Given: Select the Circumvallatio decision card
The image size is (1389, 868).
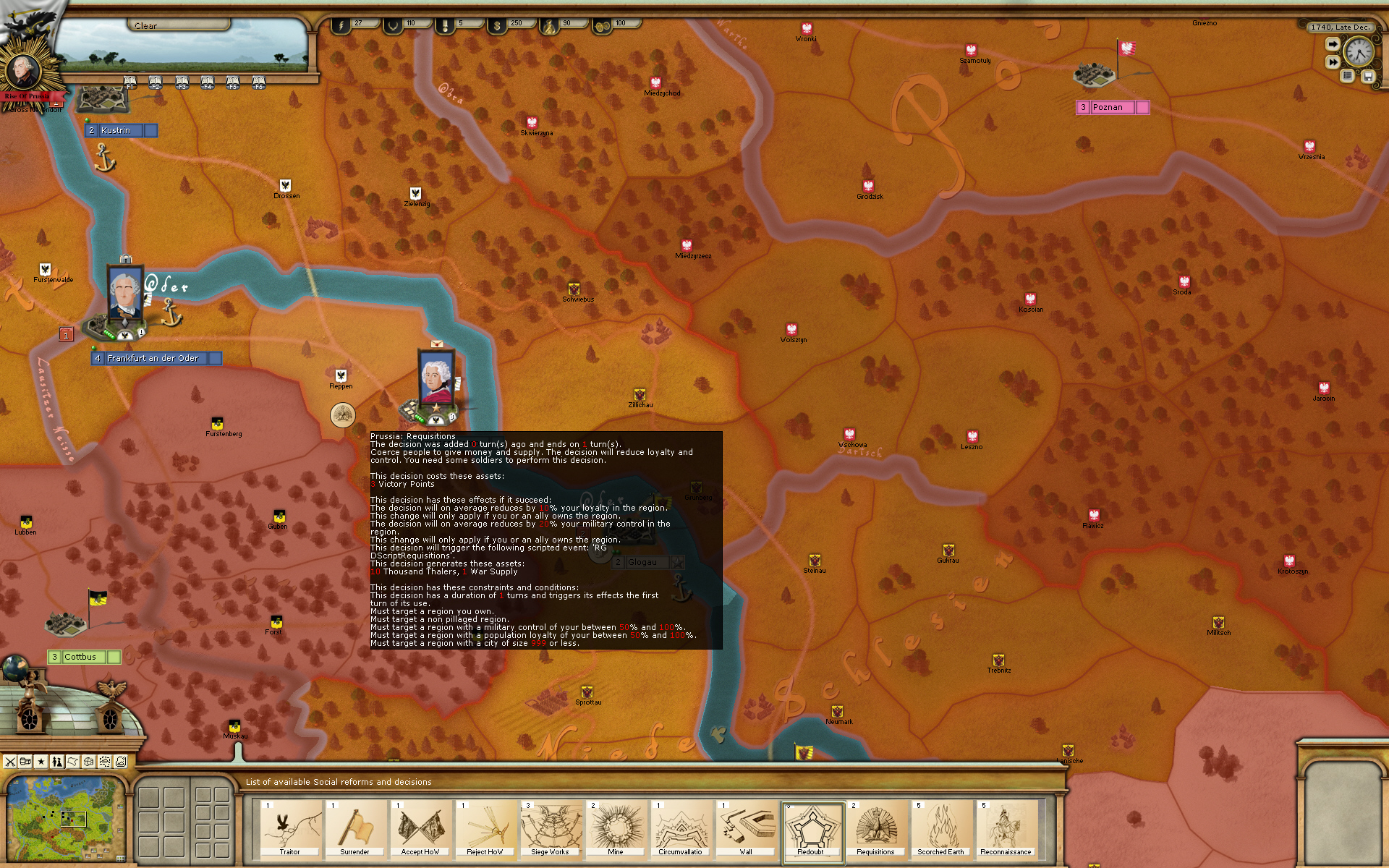Looking at the screenshot, I should (x=680, y=830).
